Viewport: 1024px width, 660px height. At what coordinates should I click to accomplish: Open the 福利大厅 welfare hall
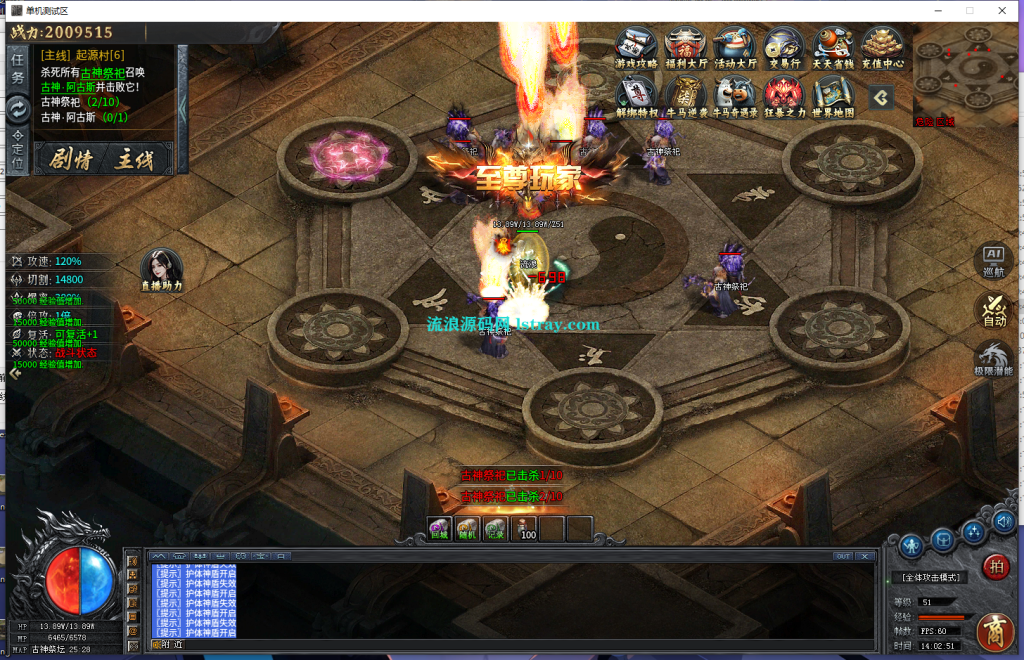click(685, 47)
